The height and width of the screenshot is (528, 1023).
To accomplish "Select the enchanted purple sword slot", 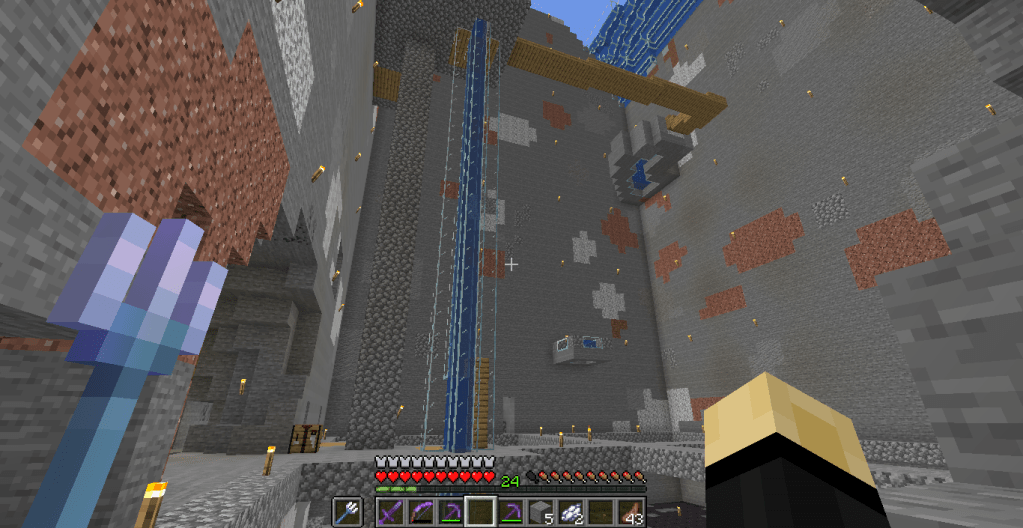I will [x=390, y=512].
